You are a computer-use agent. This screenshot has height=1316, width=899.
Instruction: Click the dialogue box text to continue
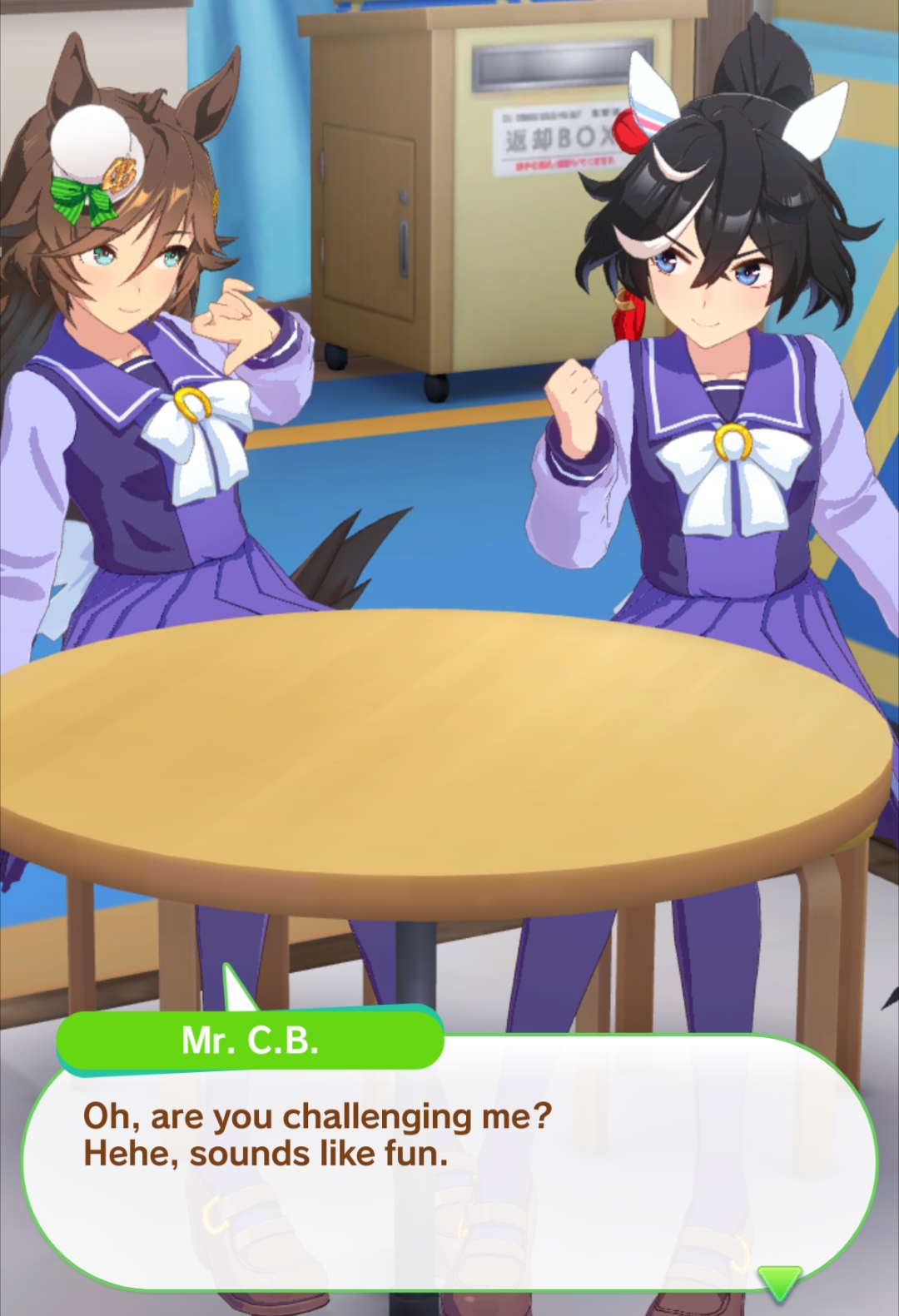point(317,1135)
